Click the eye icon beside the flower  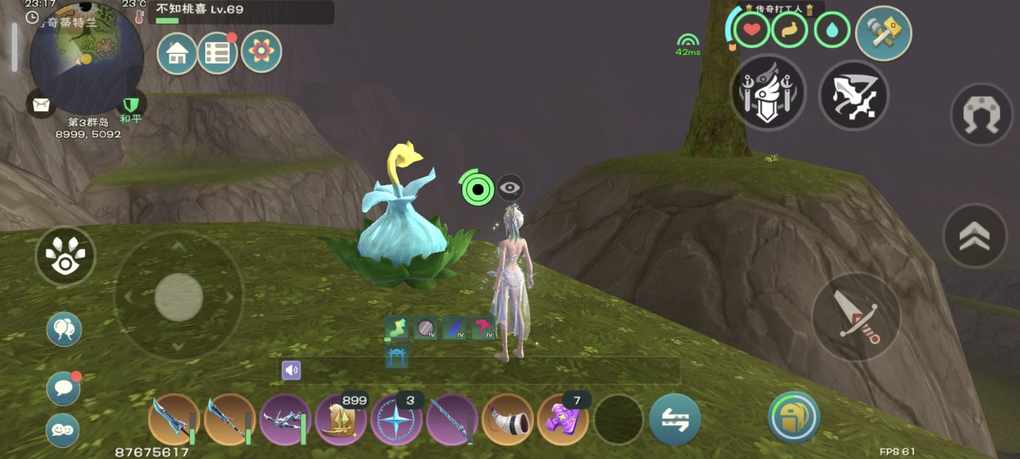tap(510, 187)
